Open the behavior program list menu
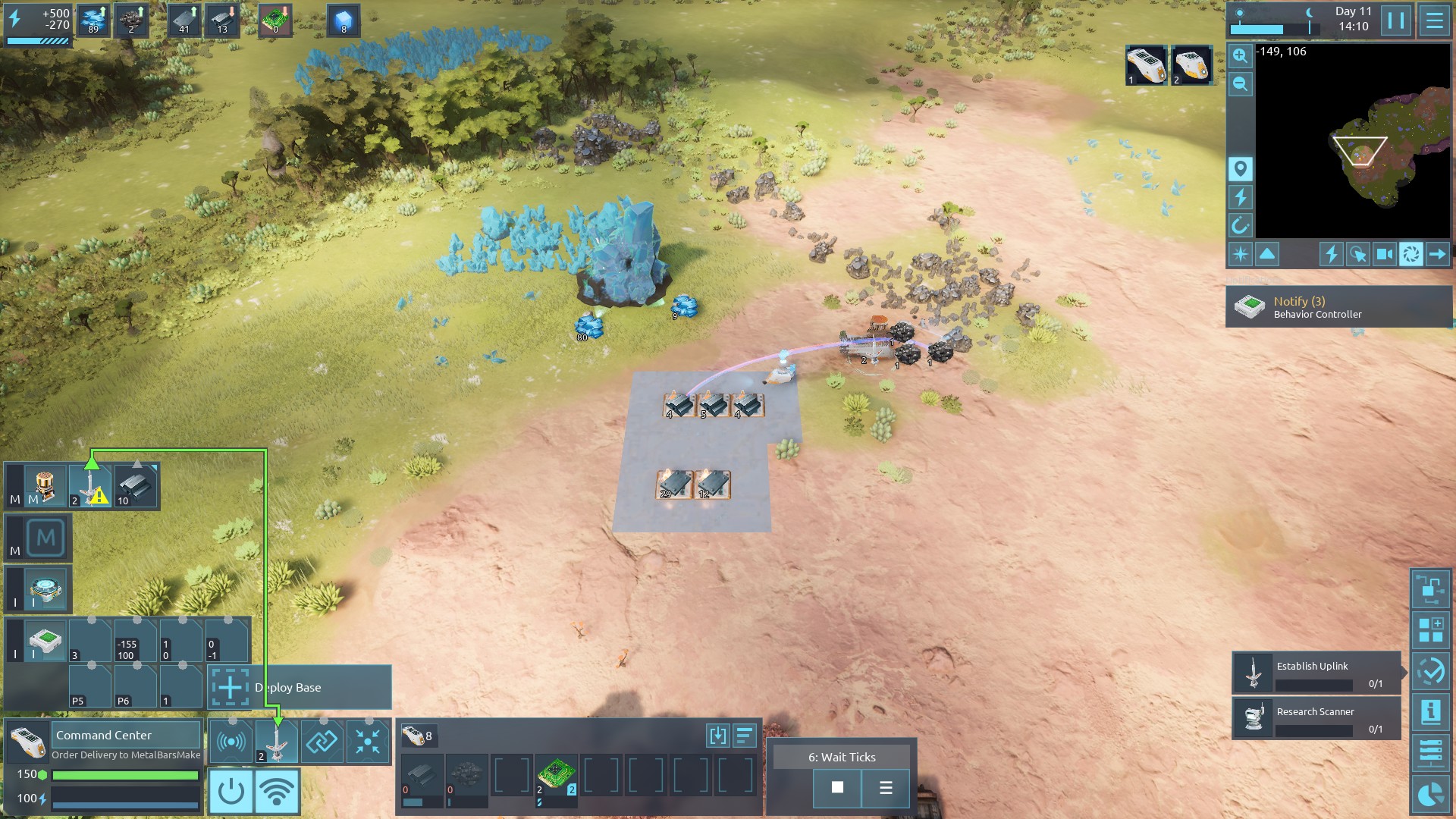Screen dimensions: 1456x819 pyautogui.click(x=886, y=787)
